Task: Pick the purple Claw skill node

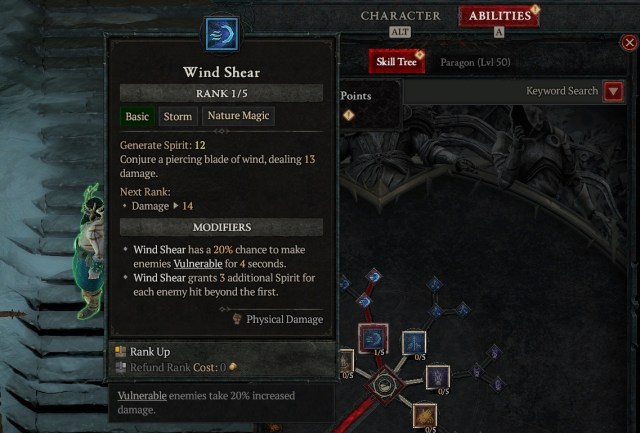Action: tap(439, 377)
